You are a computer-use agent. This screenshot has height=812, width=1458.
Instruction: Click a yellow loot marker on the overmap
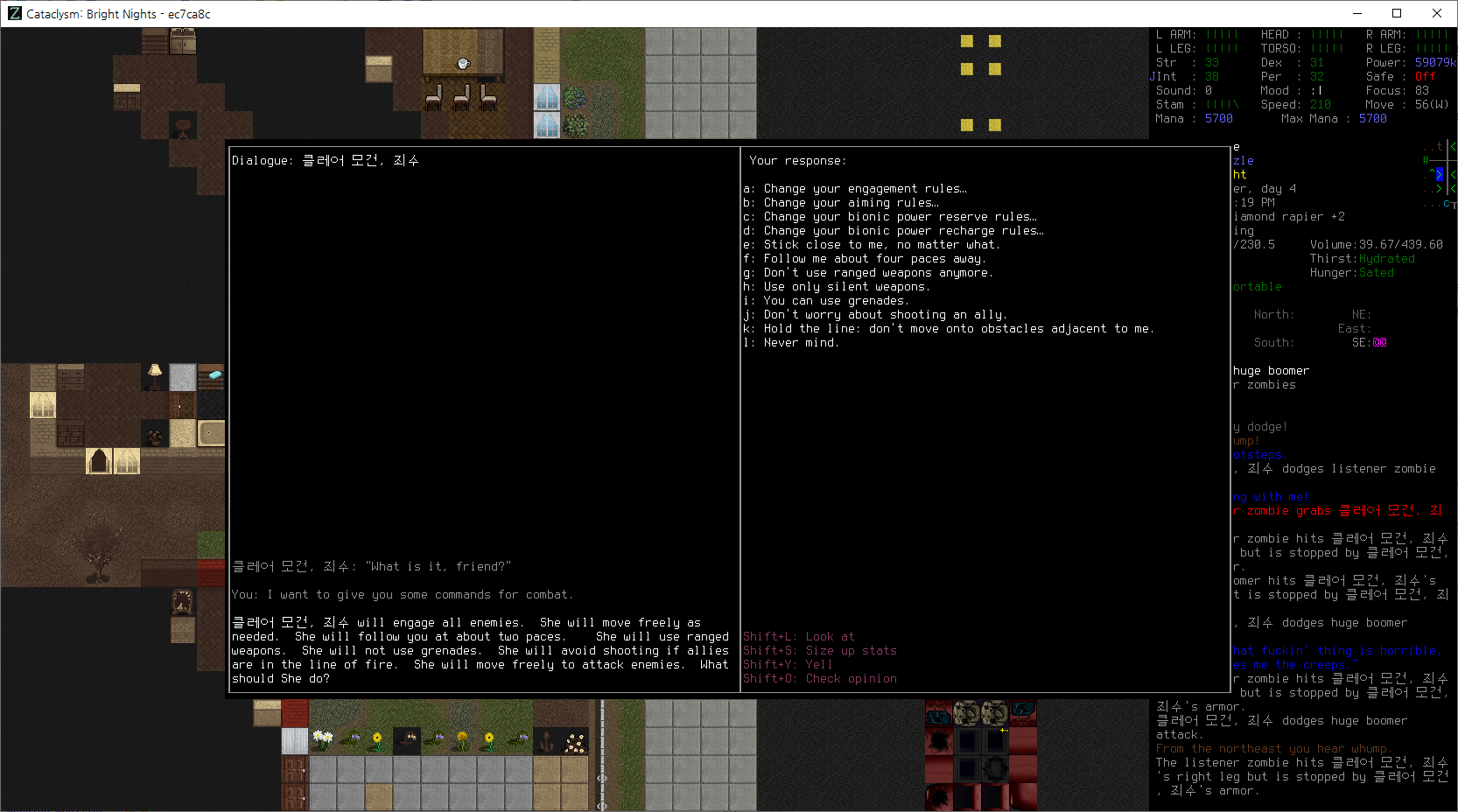click(x=966, y=40)
